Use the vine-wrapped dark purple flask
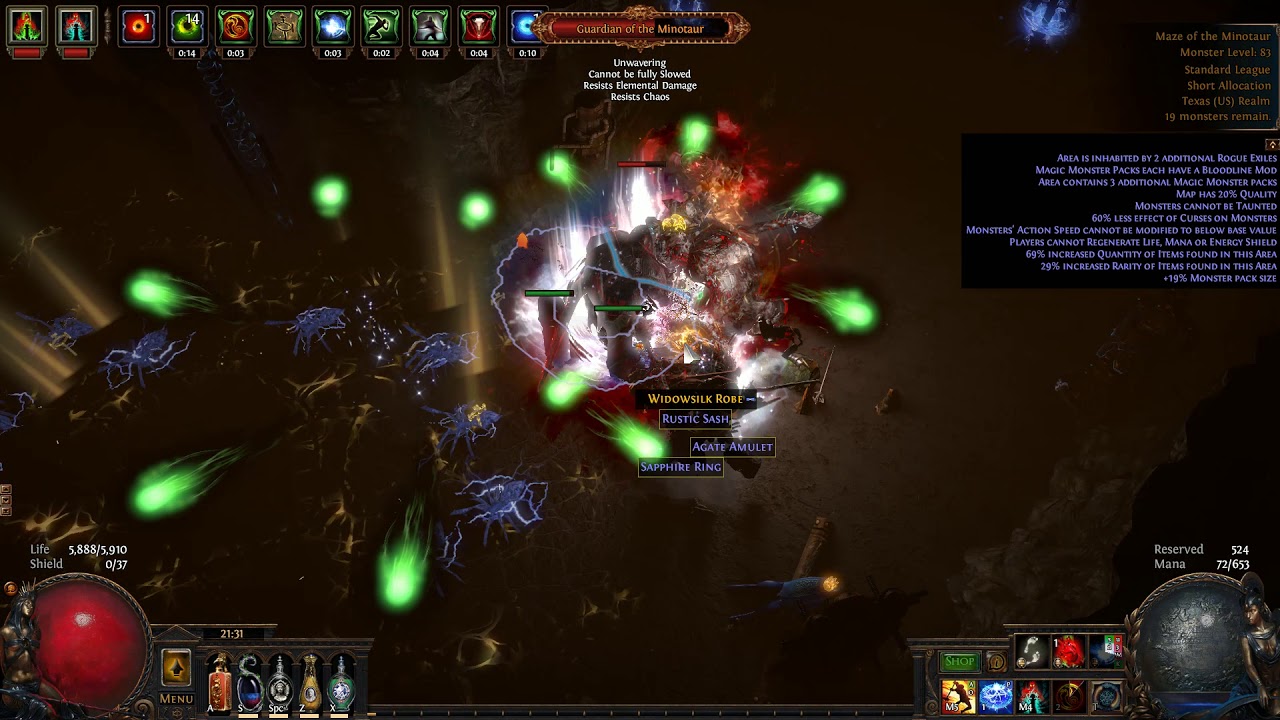The width and height of the screenshot is (1280, 720). pyautogui.click(x=249, y=683)
